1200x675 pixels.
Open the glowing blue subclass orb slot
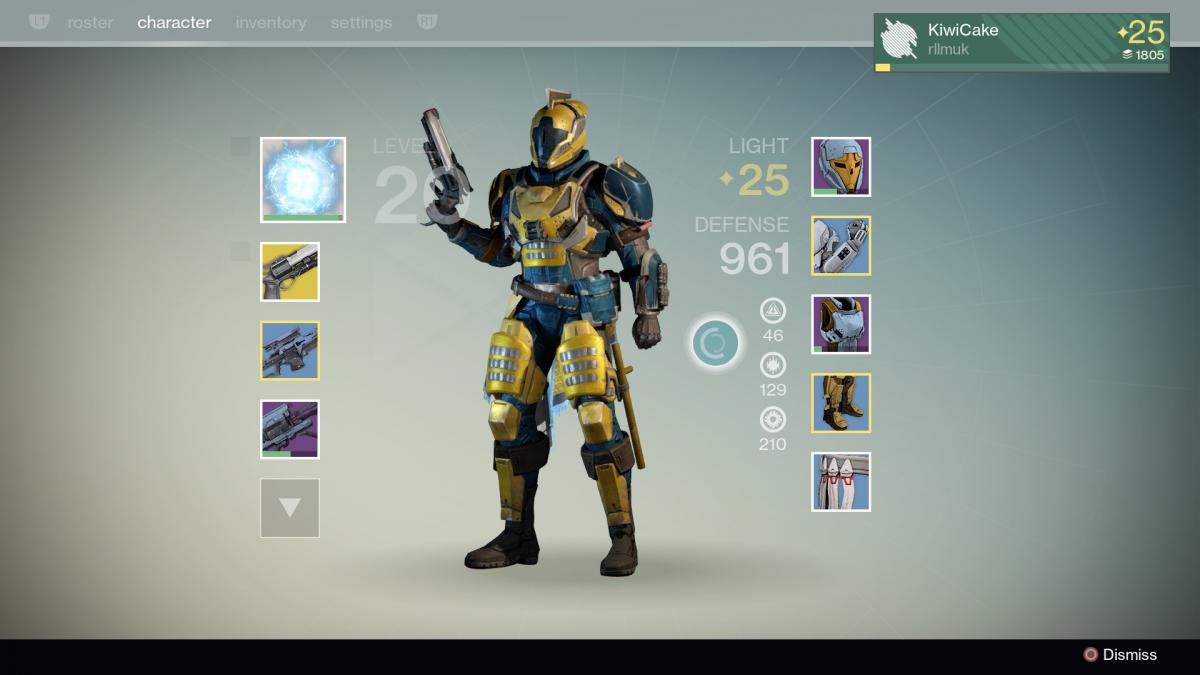point(303,180)
